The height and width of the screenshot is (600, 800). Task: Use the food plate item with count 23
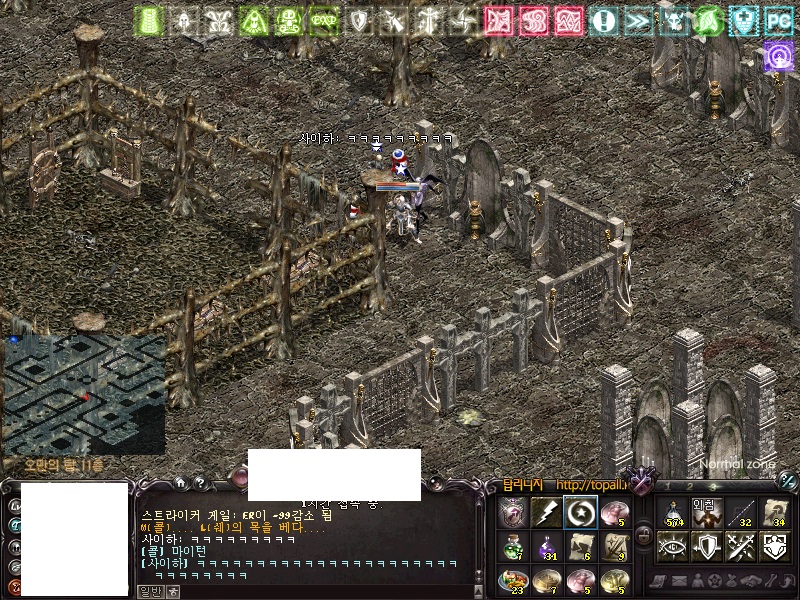[512, 580]
